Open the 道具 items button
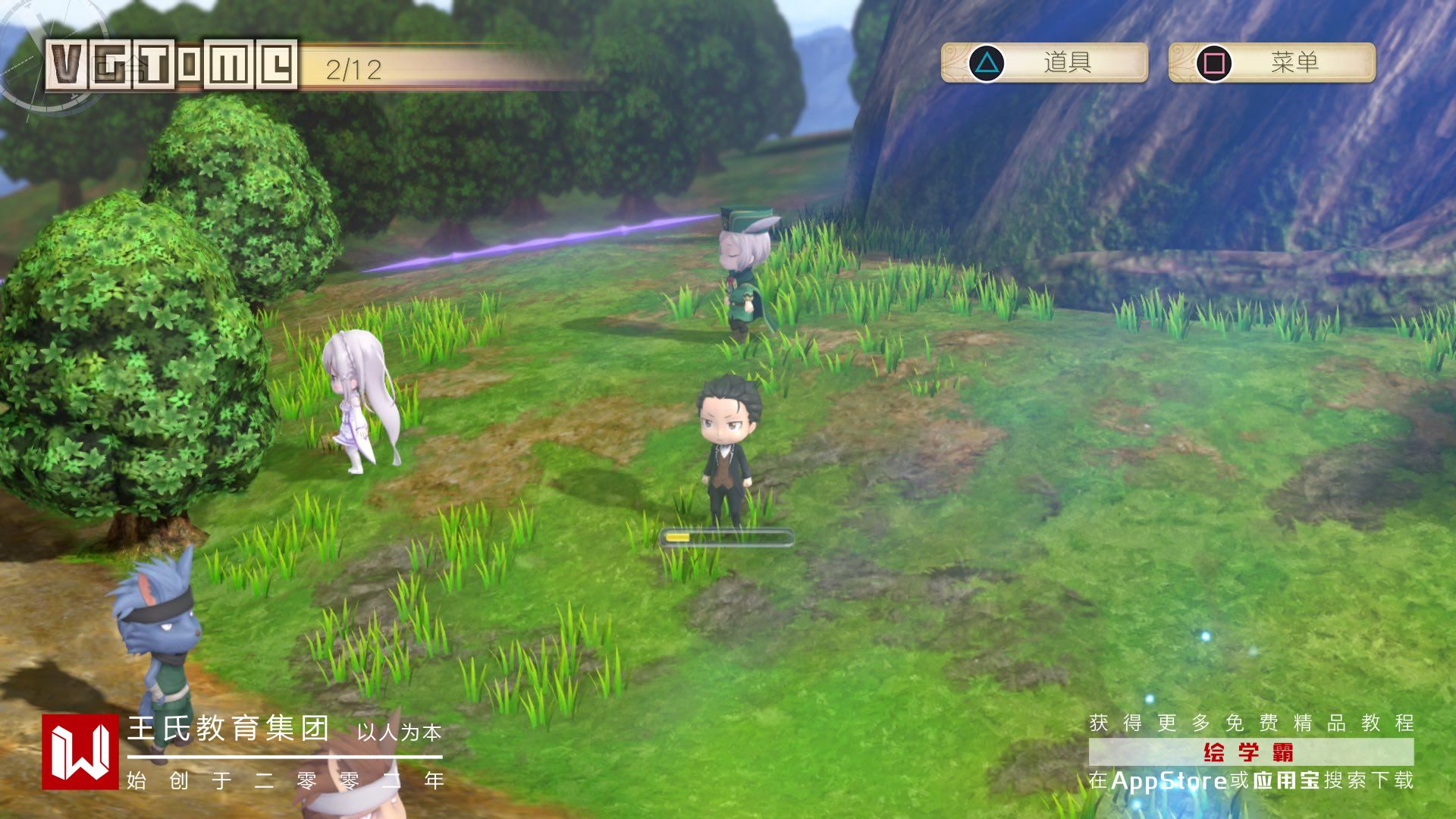 [1044, 62]
